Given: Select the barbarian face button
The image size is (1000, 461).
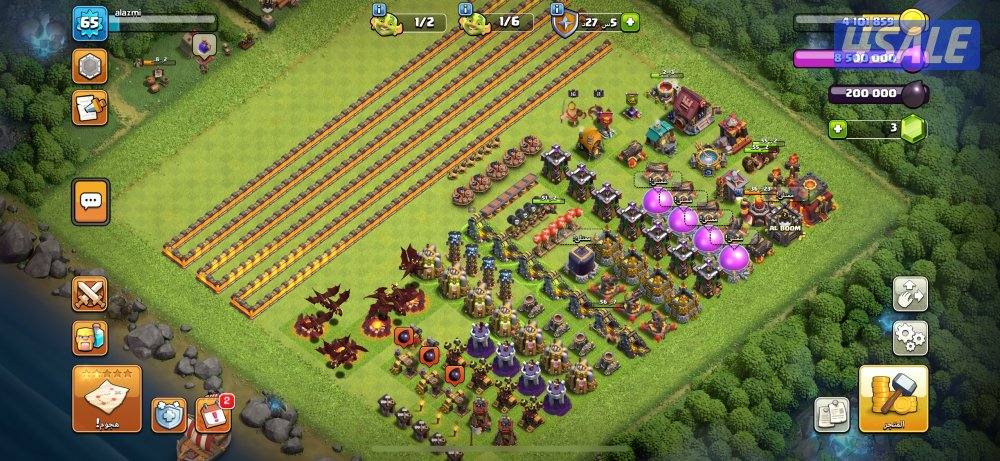Looking at the screenshot, I should (x=89, y=338).
